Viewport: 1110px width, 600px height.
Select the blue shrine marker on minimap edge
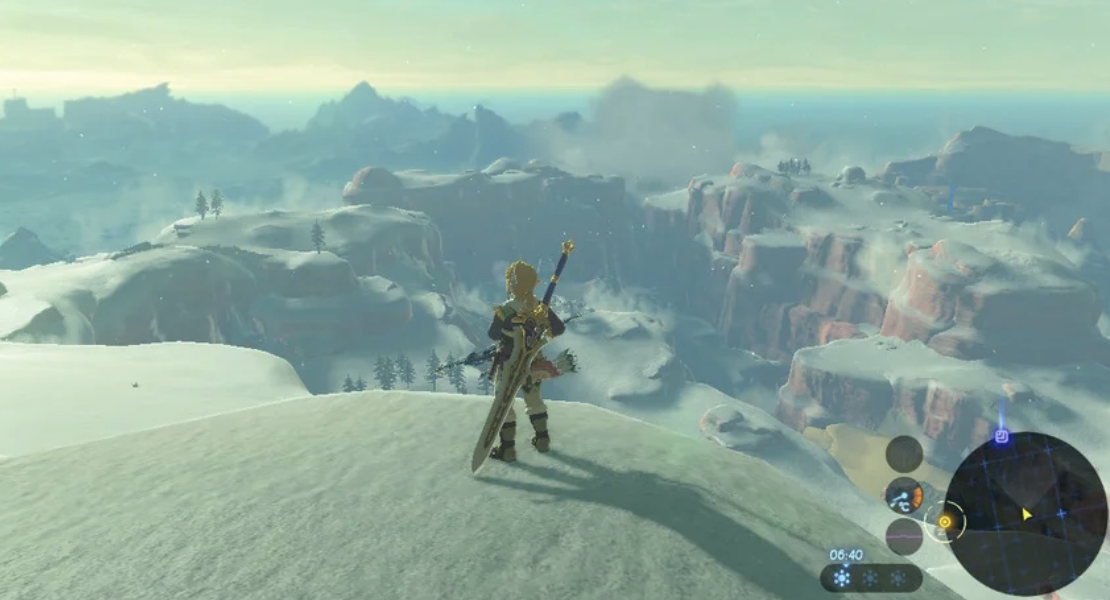point(1002,437)
